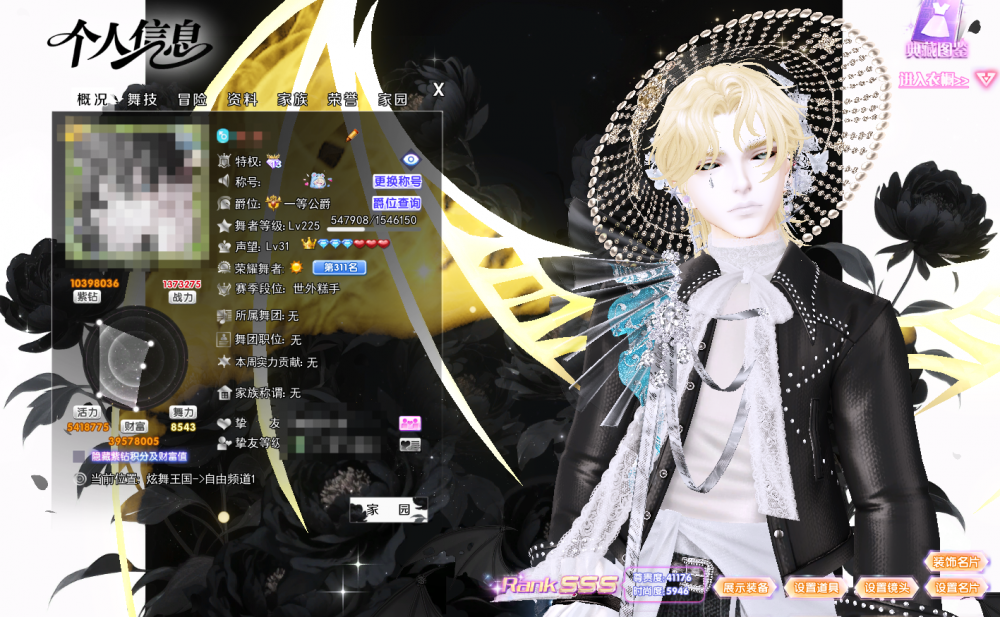Click the 展示装备 button
Image resolution: width=1000 pixels, height=617 pixels.
click(x=746, y=588)
